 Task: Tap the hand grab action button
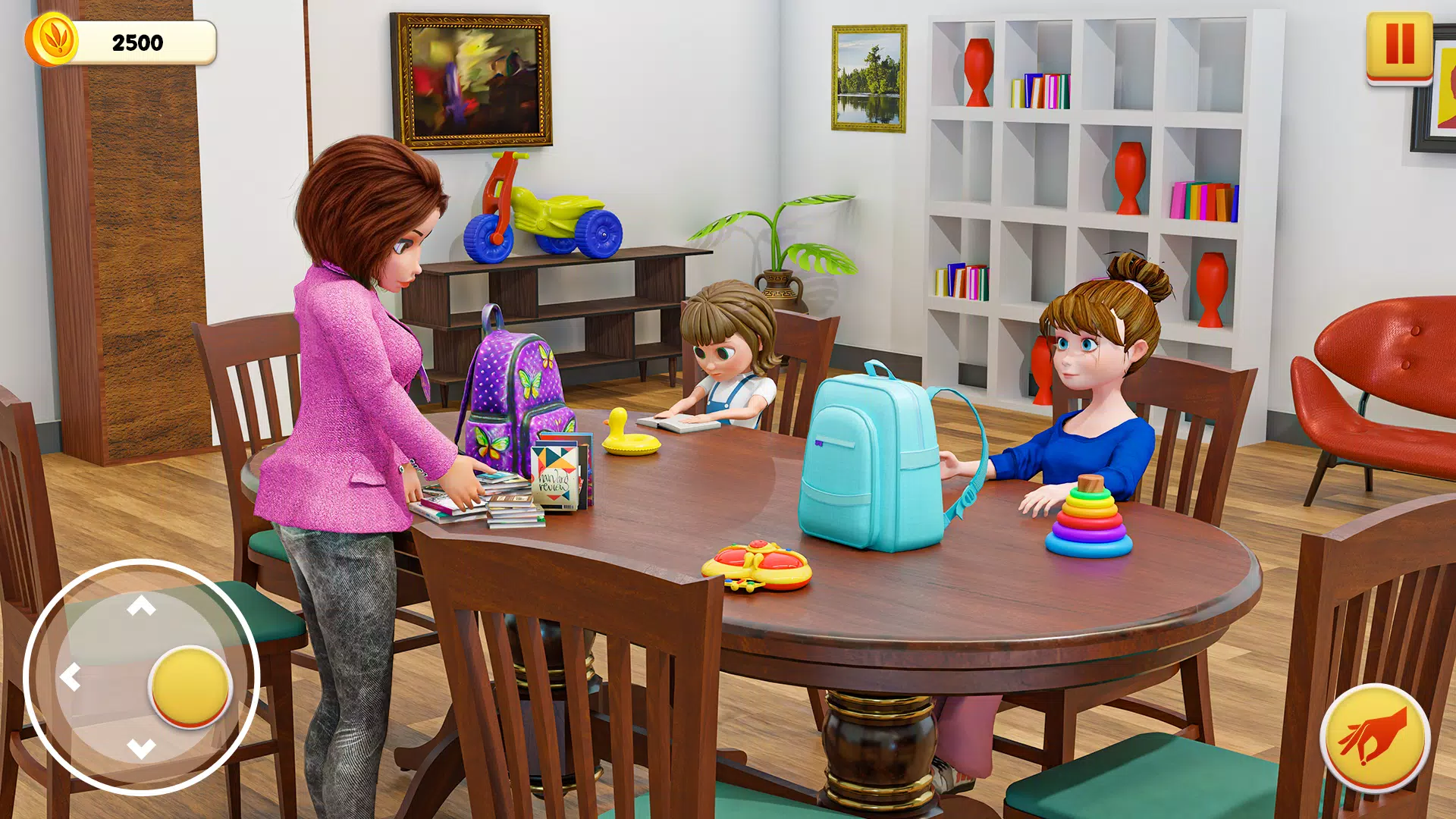point(1374,737)
